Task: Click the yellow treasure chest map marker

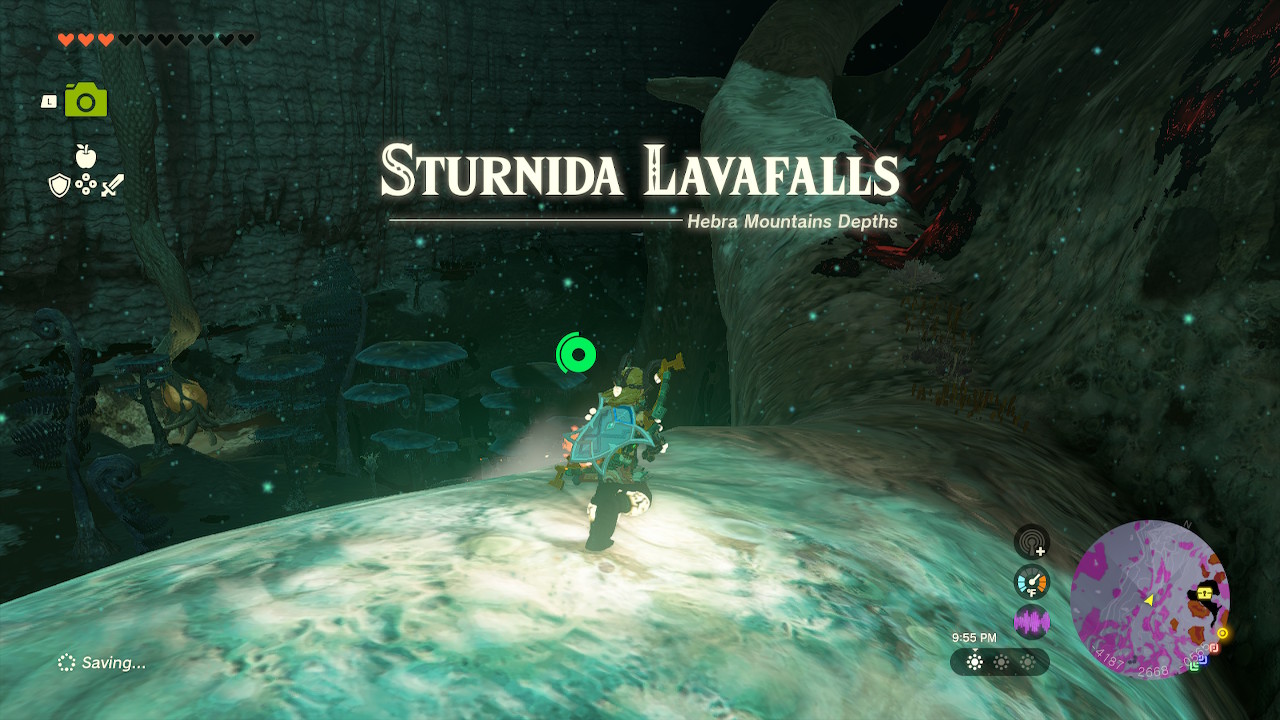Action: [1205, 593]
